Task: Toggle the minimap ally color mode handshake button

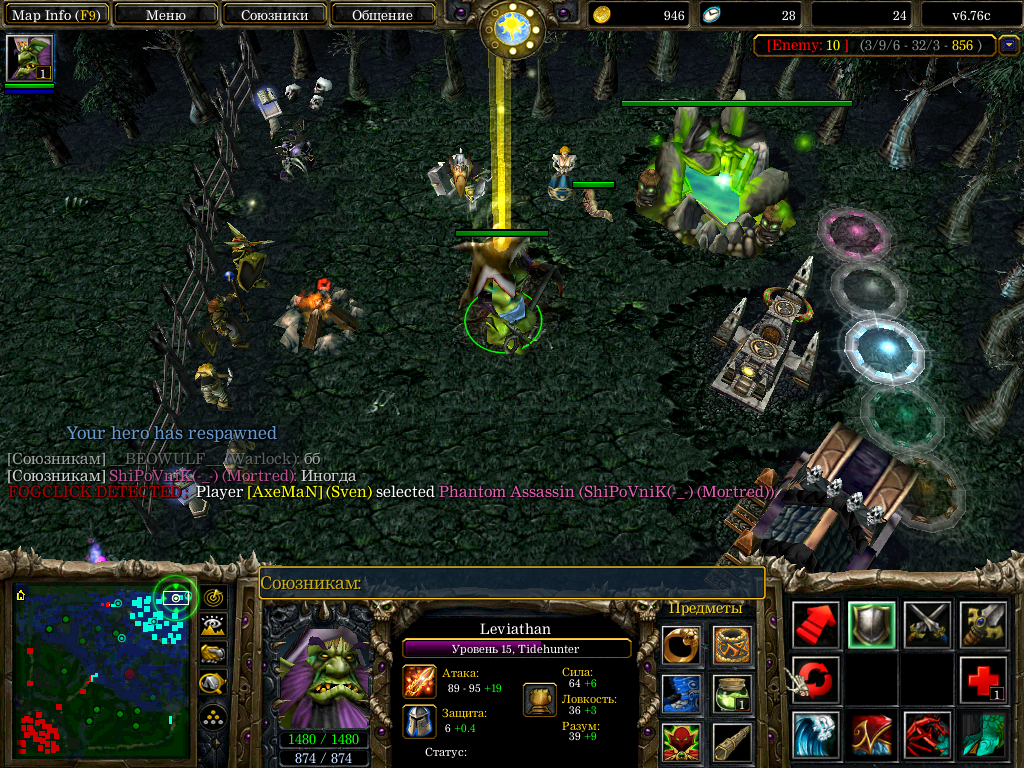Action: (212, 654)
